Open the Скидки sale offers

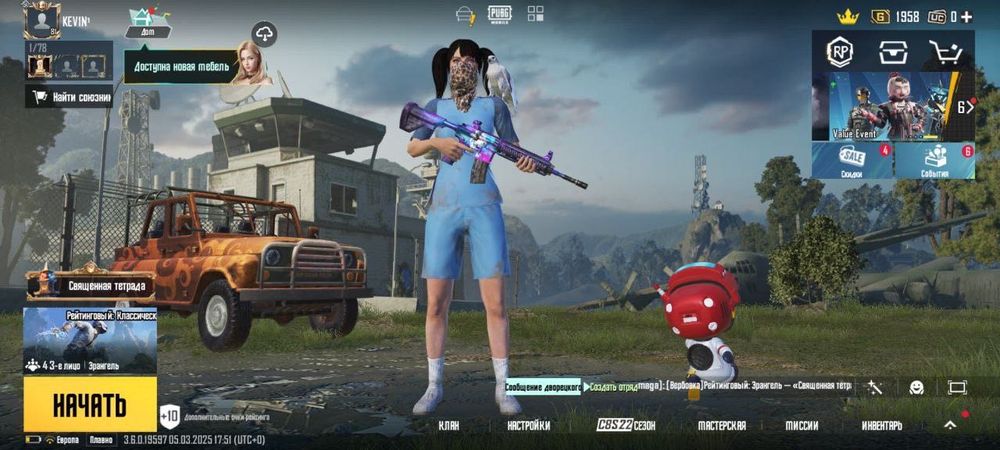pos(852,160)
